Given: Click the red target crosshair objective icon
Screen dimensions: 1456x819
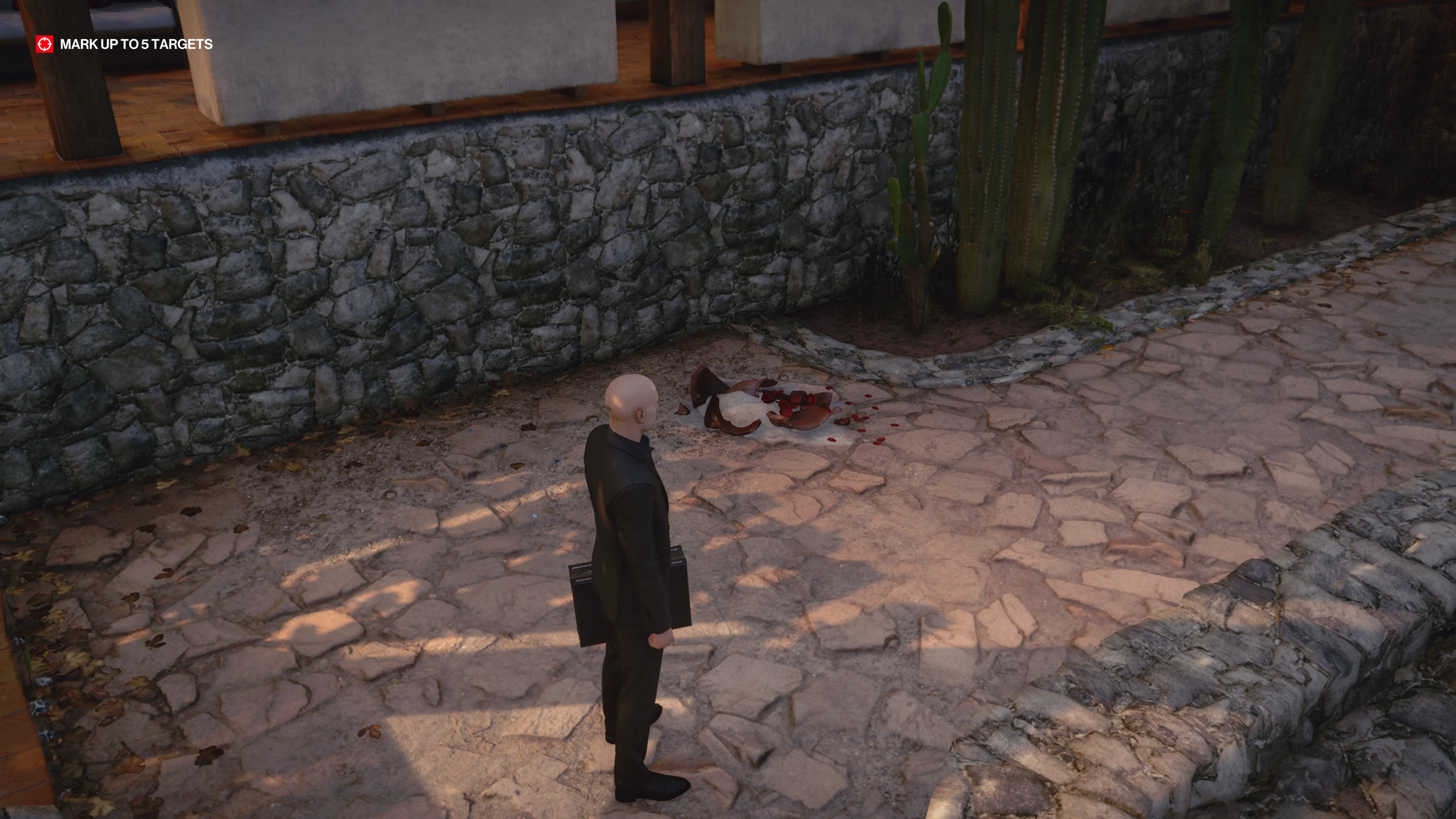Looking at the screenshot, I should pos(45,44).
